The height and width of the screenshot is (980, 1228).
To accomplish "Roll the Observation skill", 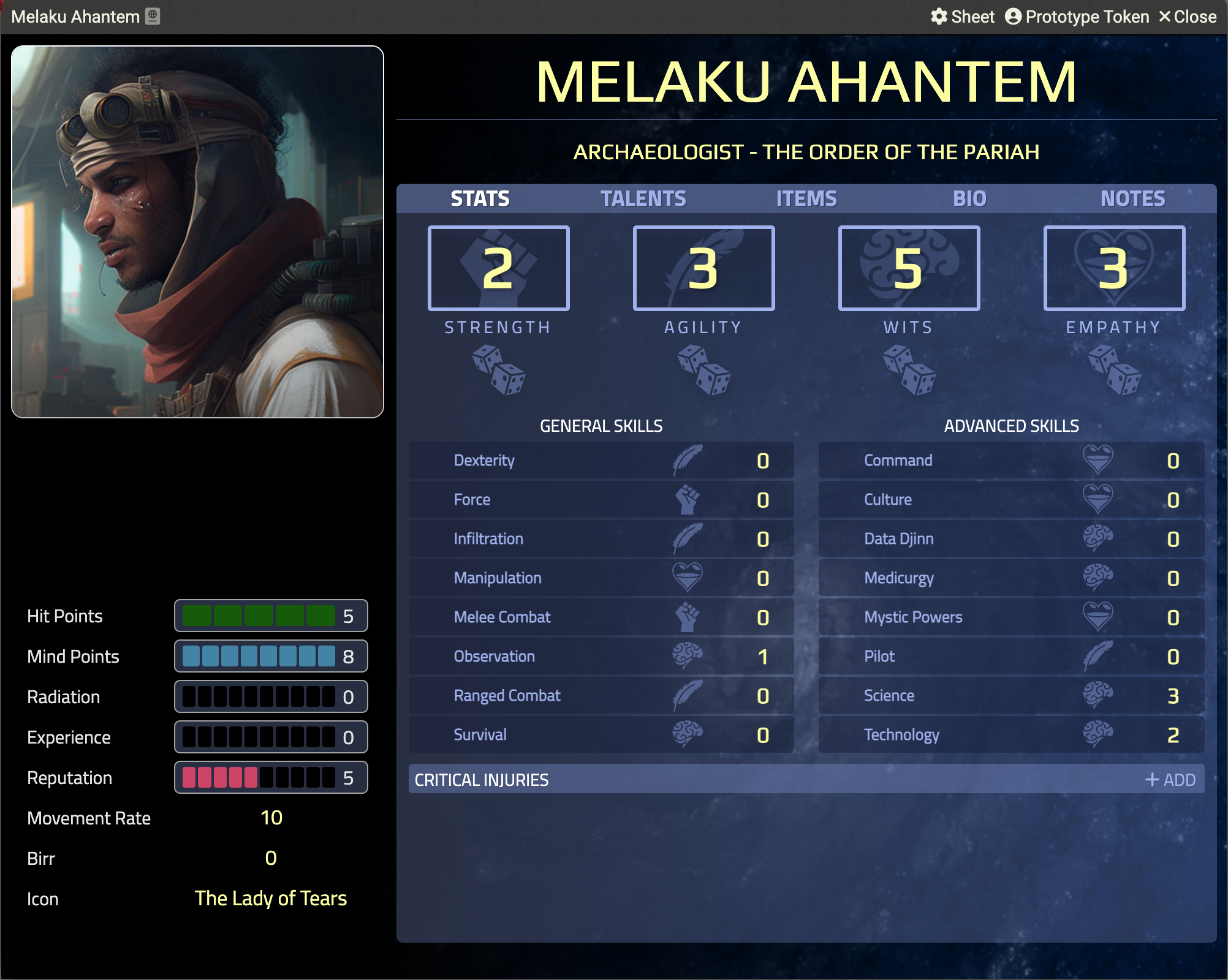I will [494, 657].
